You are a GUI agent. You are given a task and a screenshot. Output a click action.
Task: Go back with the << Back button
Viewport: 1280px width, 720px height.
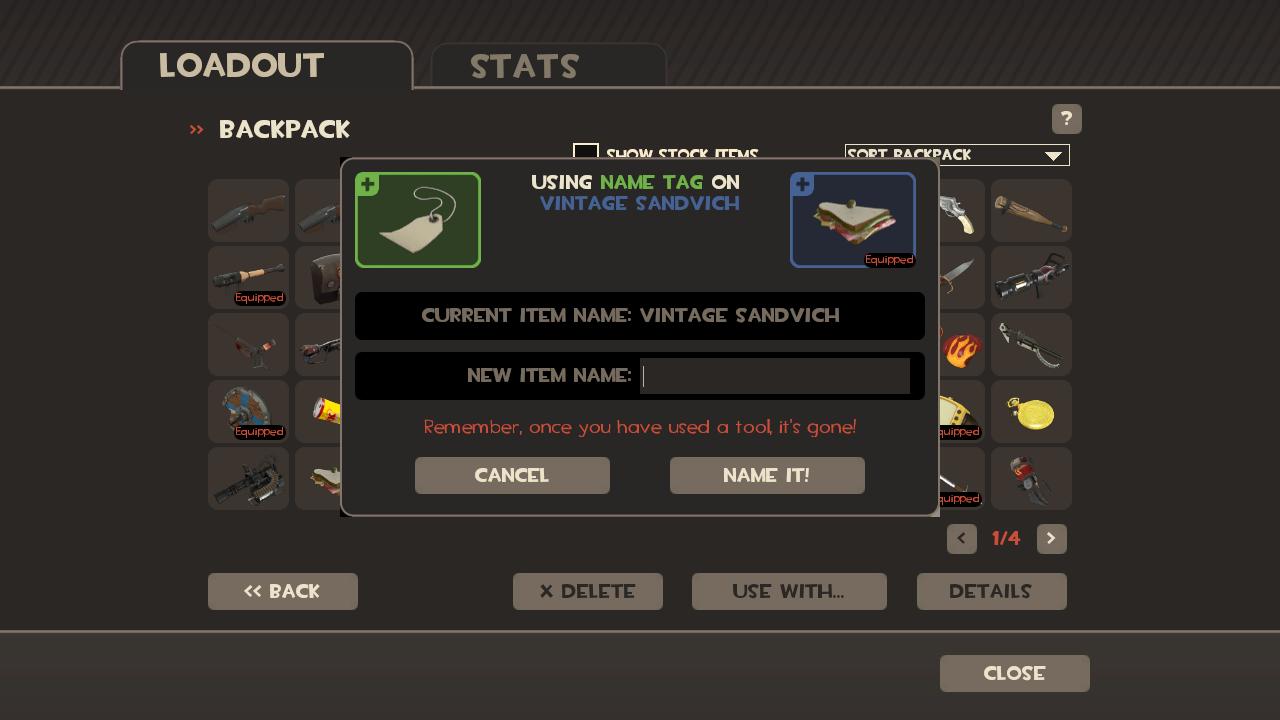pos(283,591)
